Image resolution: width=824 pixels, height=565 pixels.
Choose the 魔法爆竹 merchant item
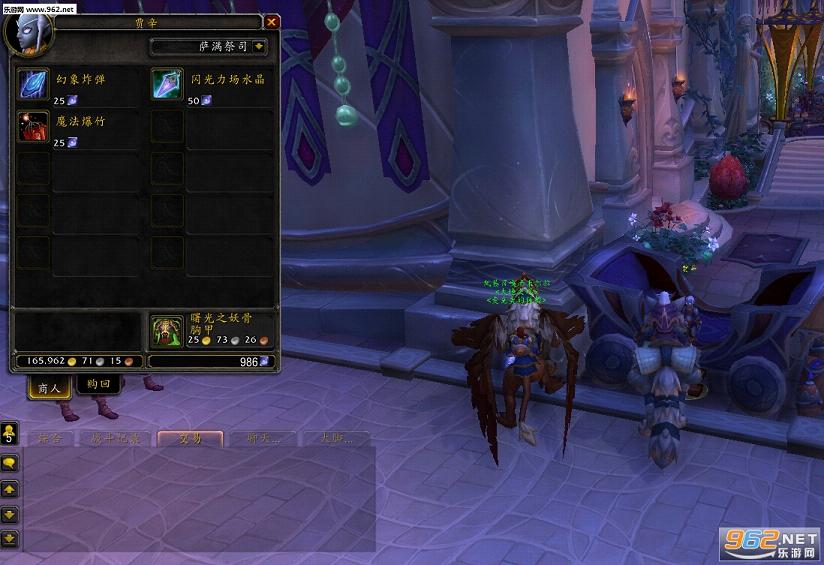34,127
